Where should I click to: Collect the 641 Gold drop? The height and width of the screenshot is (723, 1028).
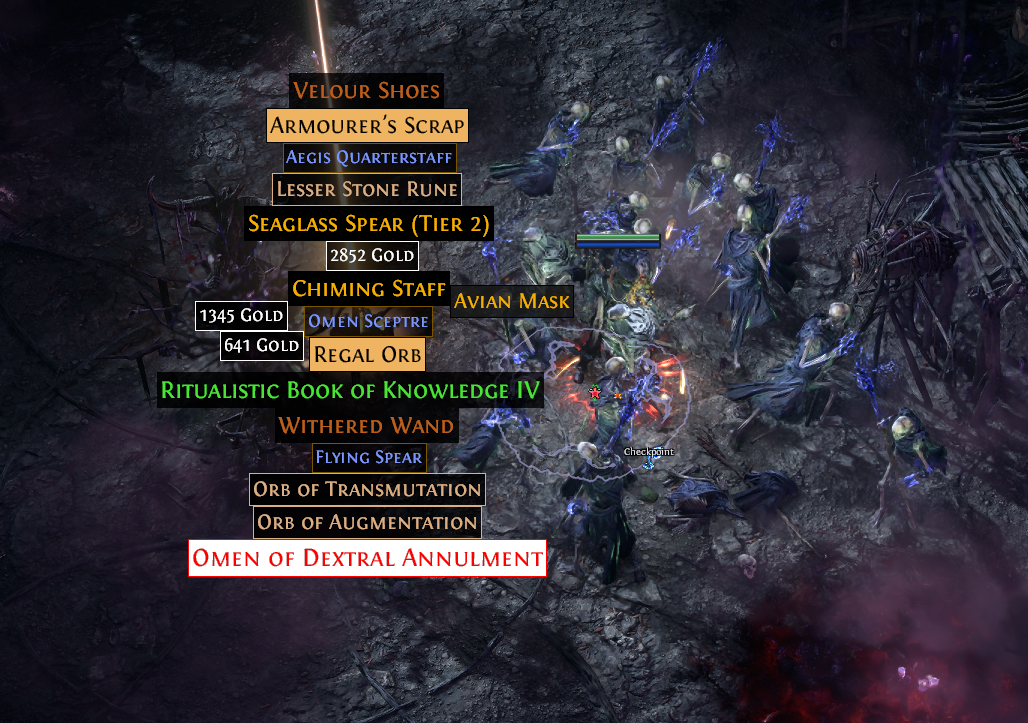[x=262, y=346]
